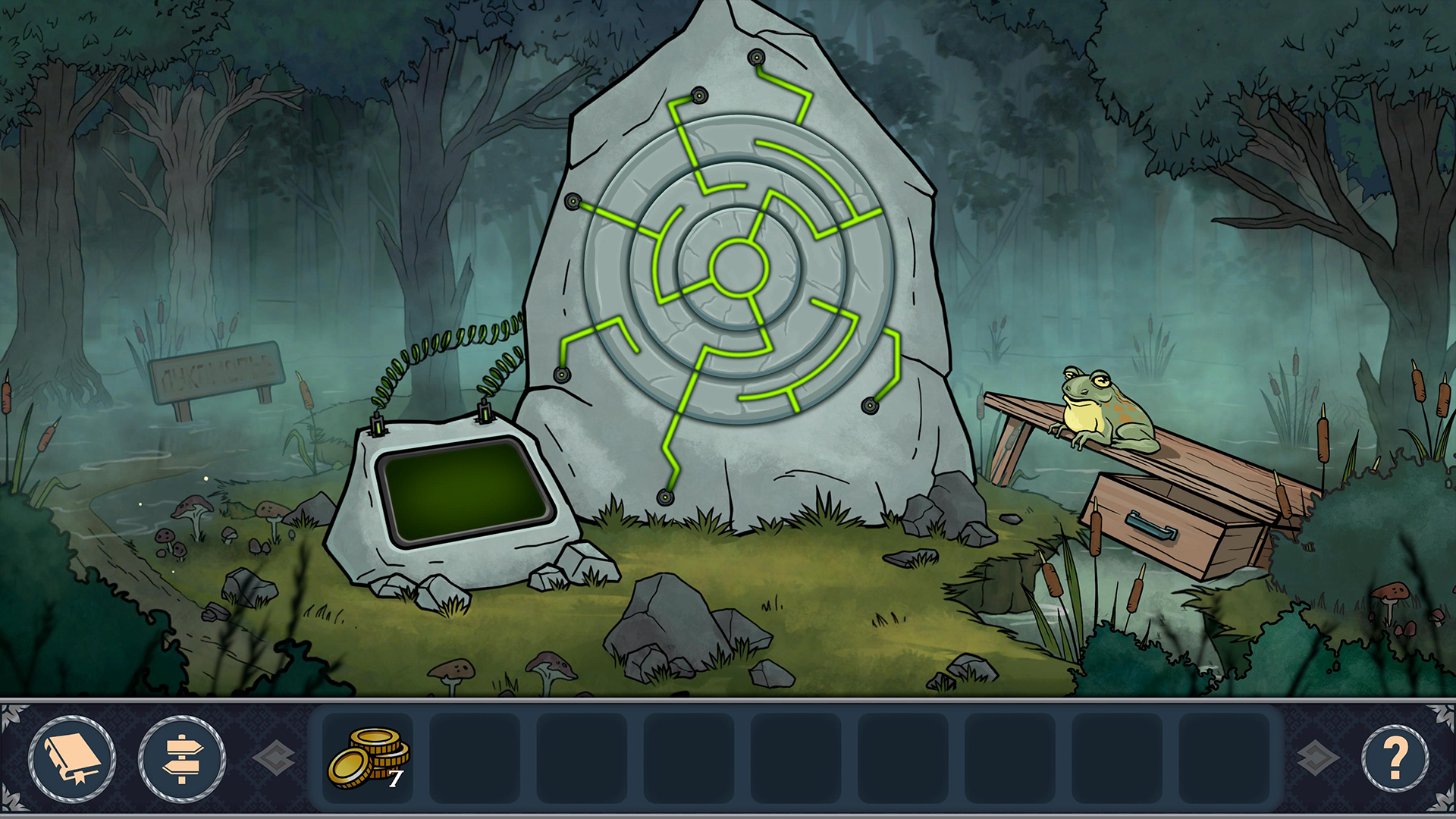This screenshot has width=1456, height=819.
Task: Open the journal book icon
Action: [72, 758]
